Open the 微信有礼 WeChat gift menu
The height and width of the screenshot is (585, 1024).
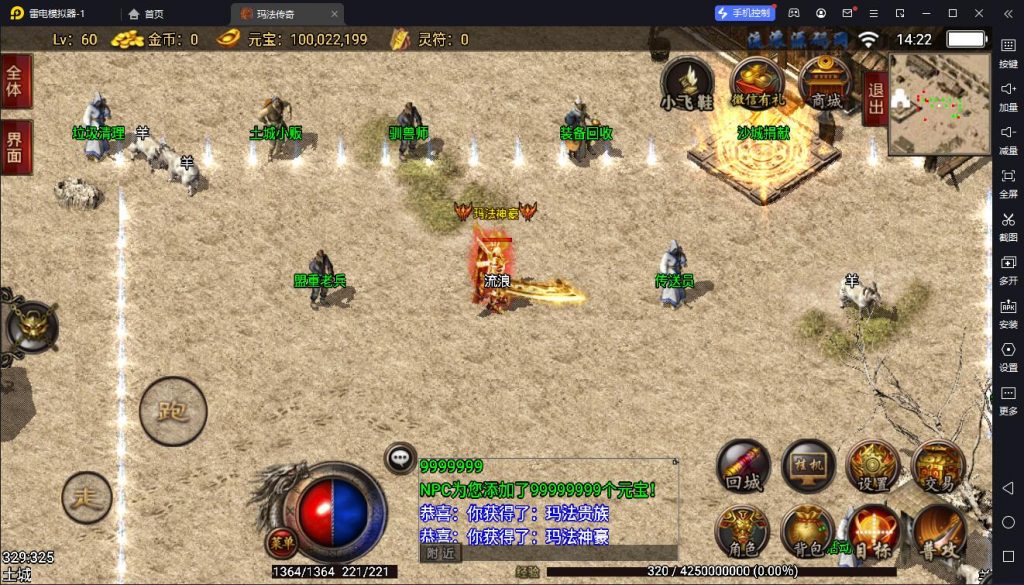[757, 84]
